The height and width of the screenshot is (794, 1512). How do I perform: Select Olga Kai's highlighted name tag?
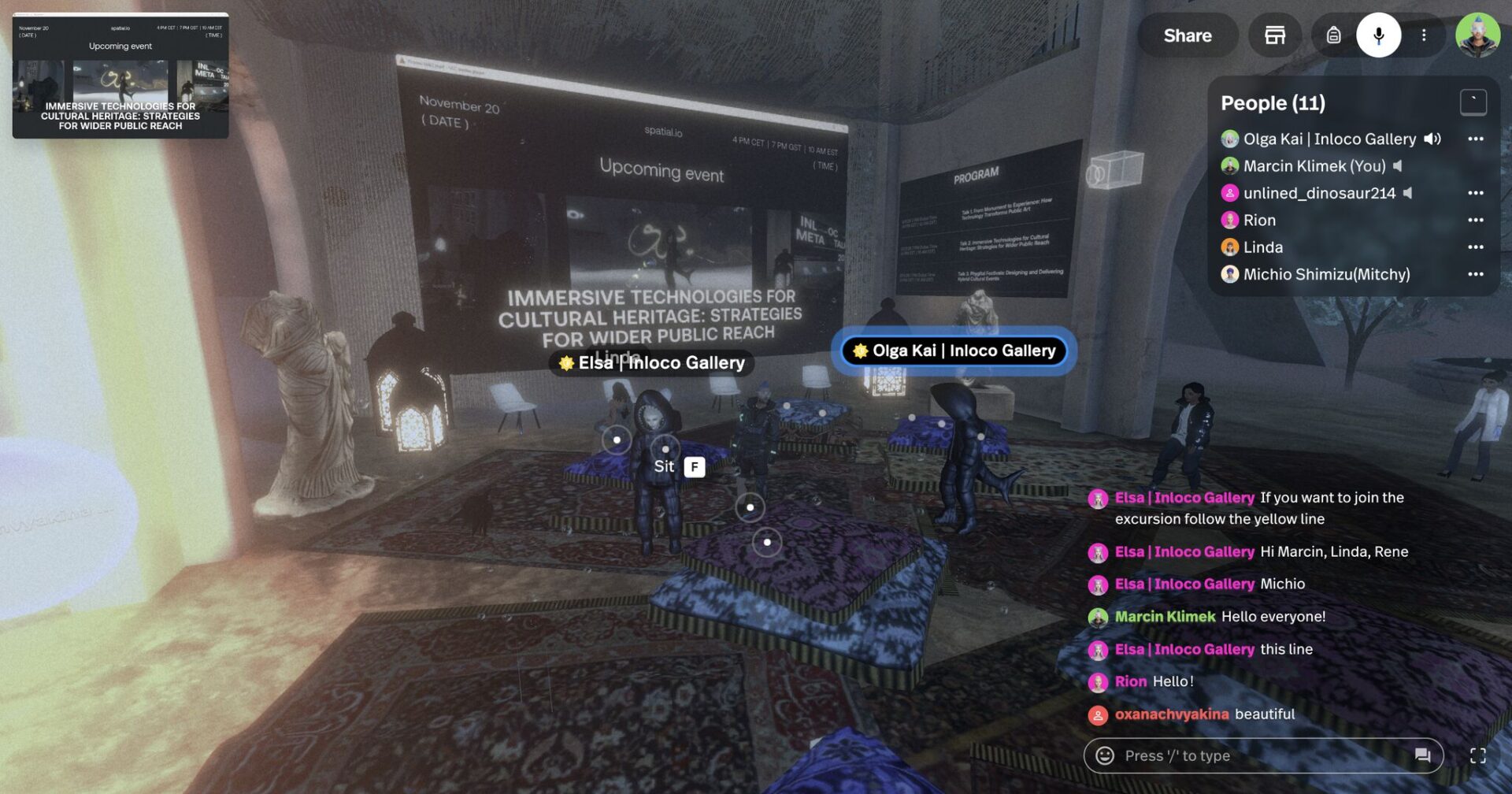[x=954, y=351]
